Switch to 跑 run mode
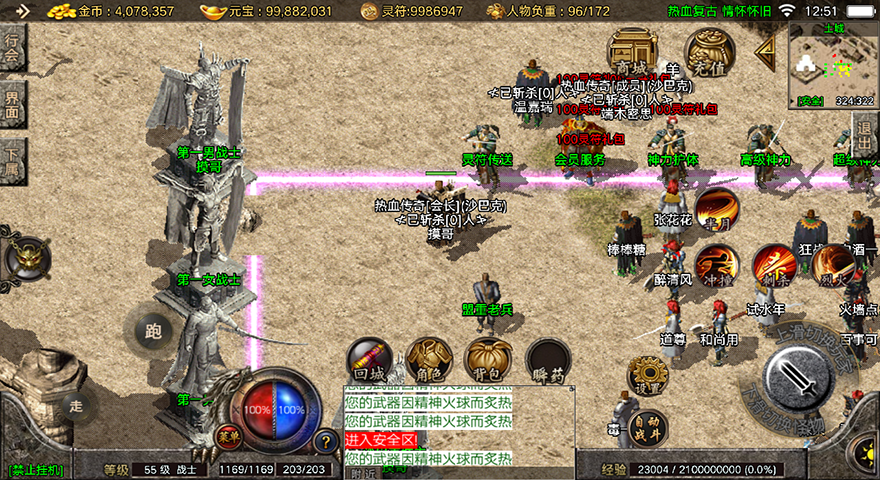The width and height of the screenshot is (880, 480). tap(152, 331)
